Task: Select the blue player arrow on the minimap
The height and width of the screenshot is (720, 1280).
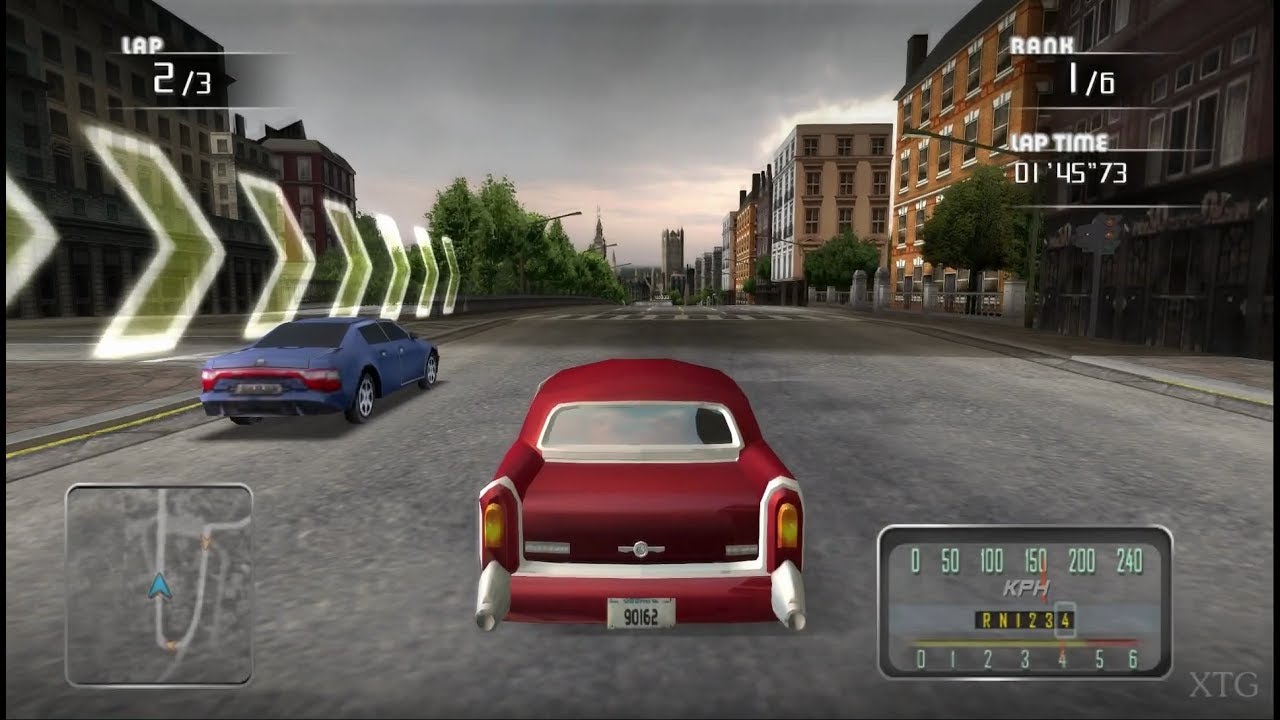Action: (159, 585)
